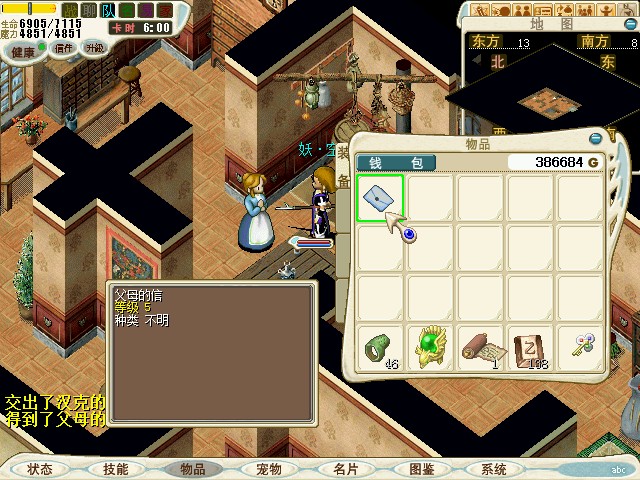Open the 图鉴 encyclopedia menu
This screenshot has height=480, width=640.
(421, 468)
